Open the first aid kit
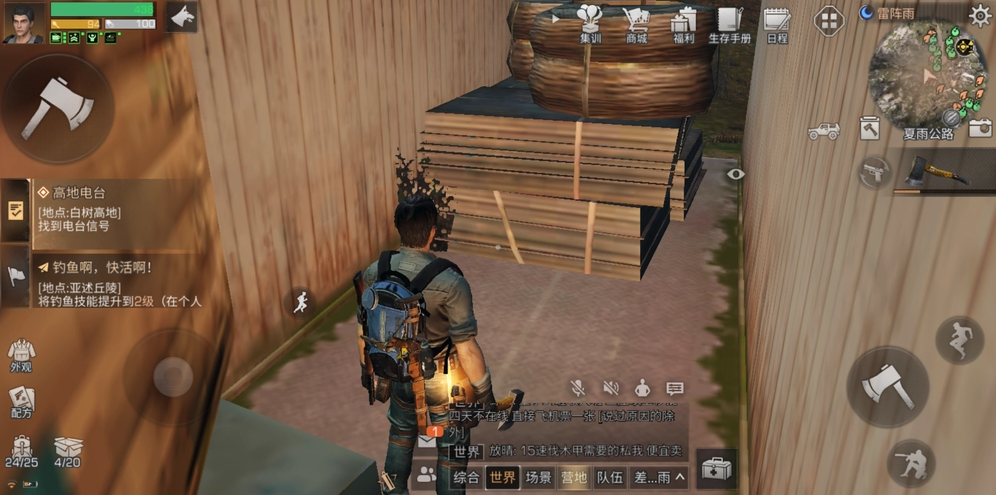This screenshot has height=495, width=996. click(716, 468)
